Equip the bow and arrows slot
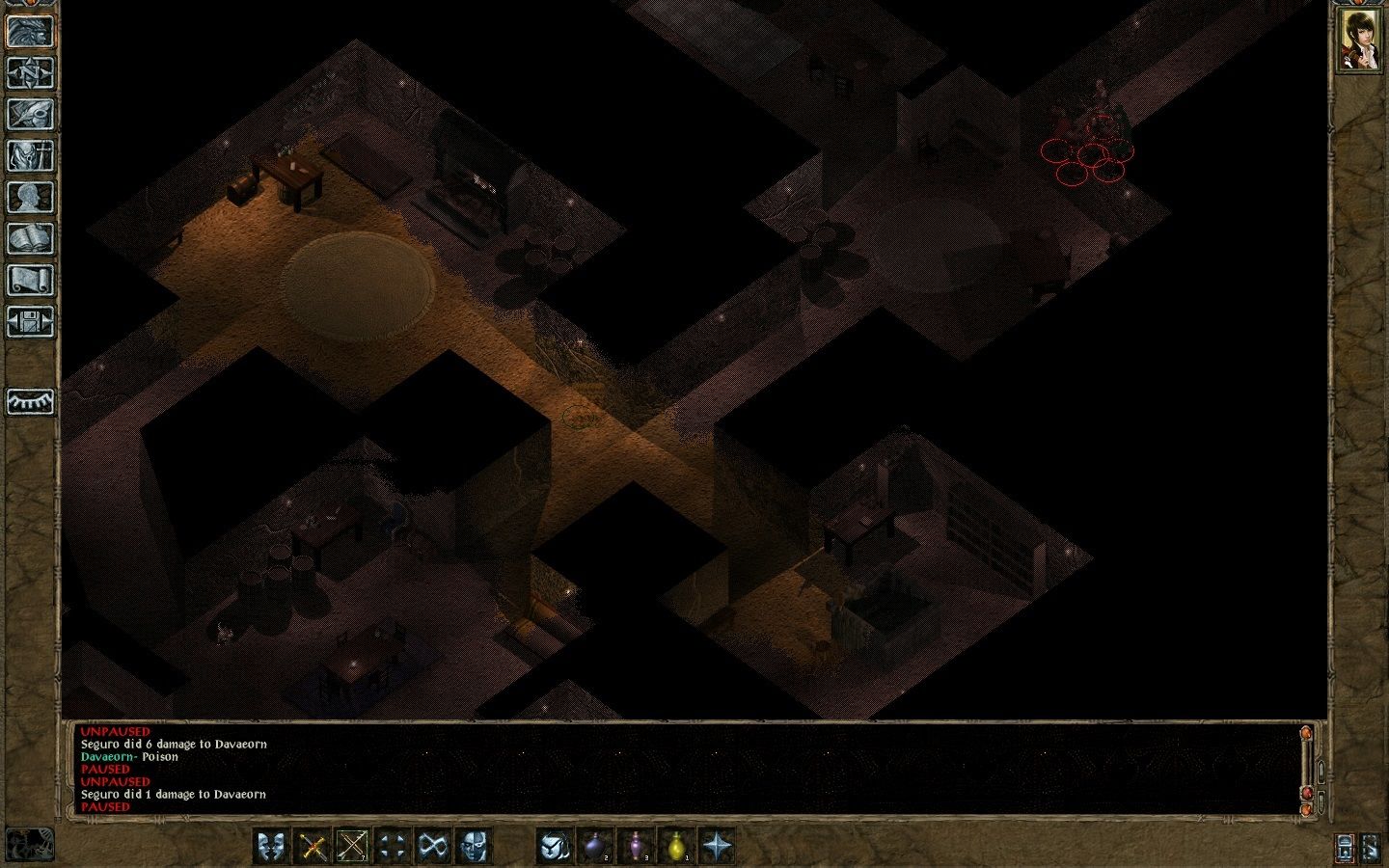This screenshot has height=868, width=1389. (352, 847)
